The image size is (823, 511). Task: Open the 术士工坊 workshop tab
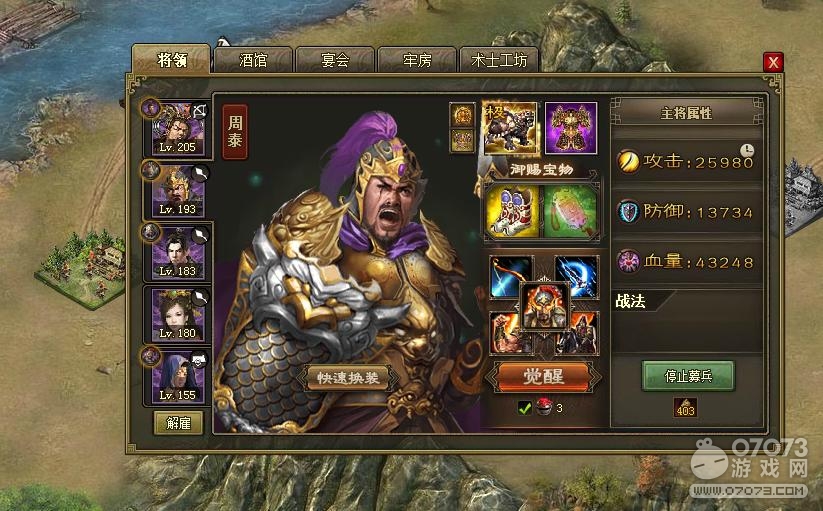pyautogui.click(x=499, y=60)
